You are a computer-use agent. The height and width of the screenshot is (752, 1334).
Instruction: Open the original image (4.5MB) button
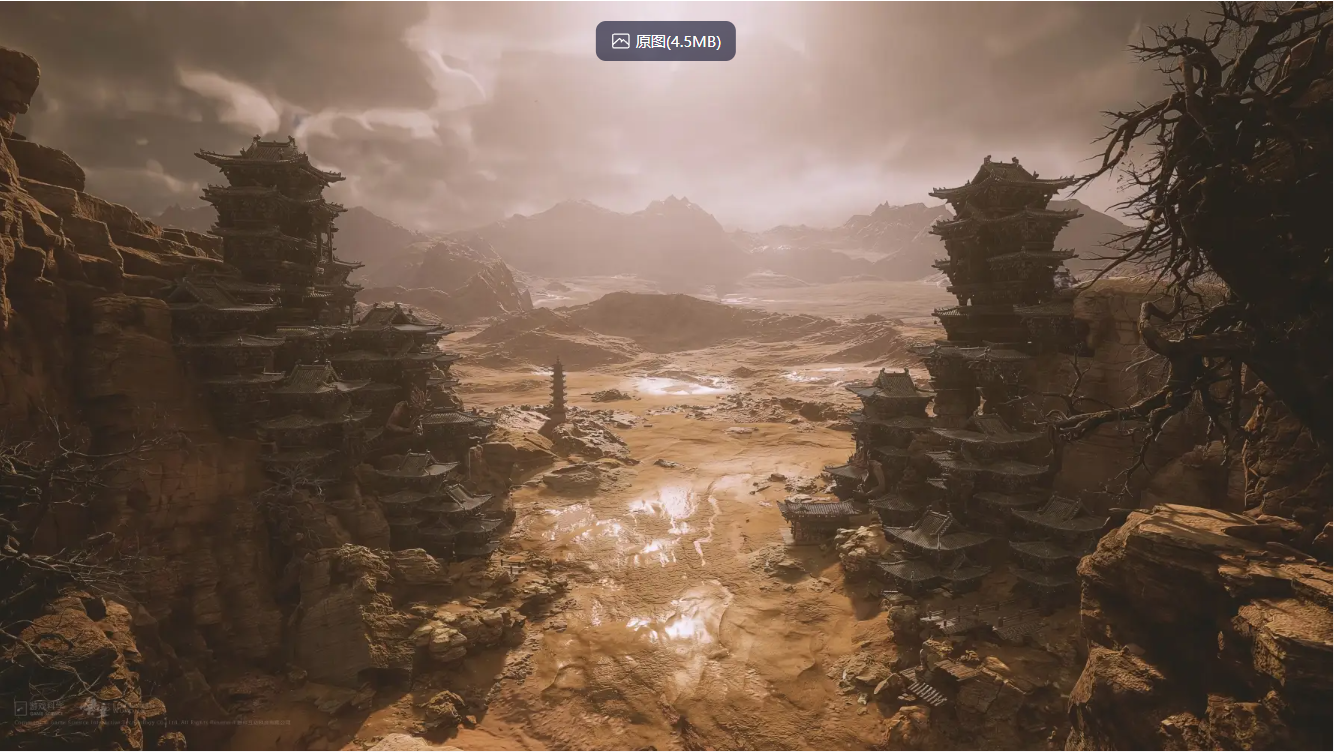[666, 41]
